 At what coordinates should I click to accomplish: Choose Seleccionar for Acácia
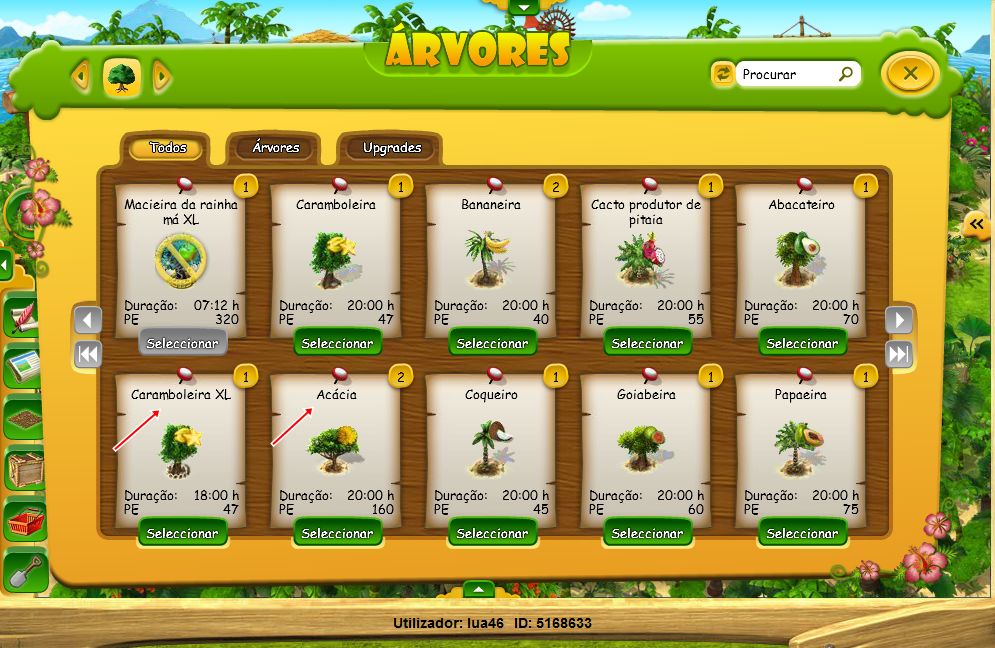337,533
